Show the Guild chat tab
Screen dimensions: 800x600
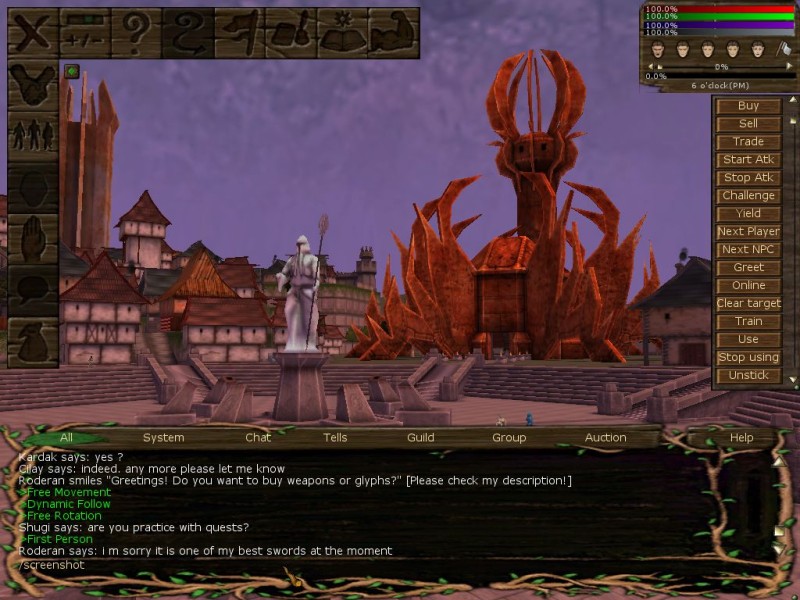(420, 438)
